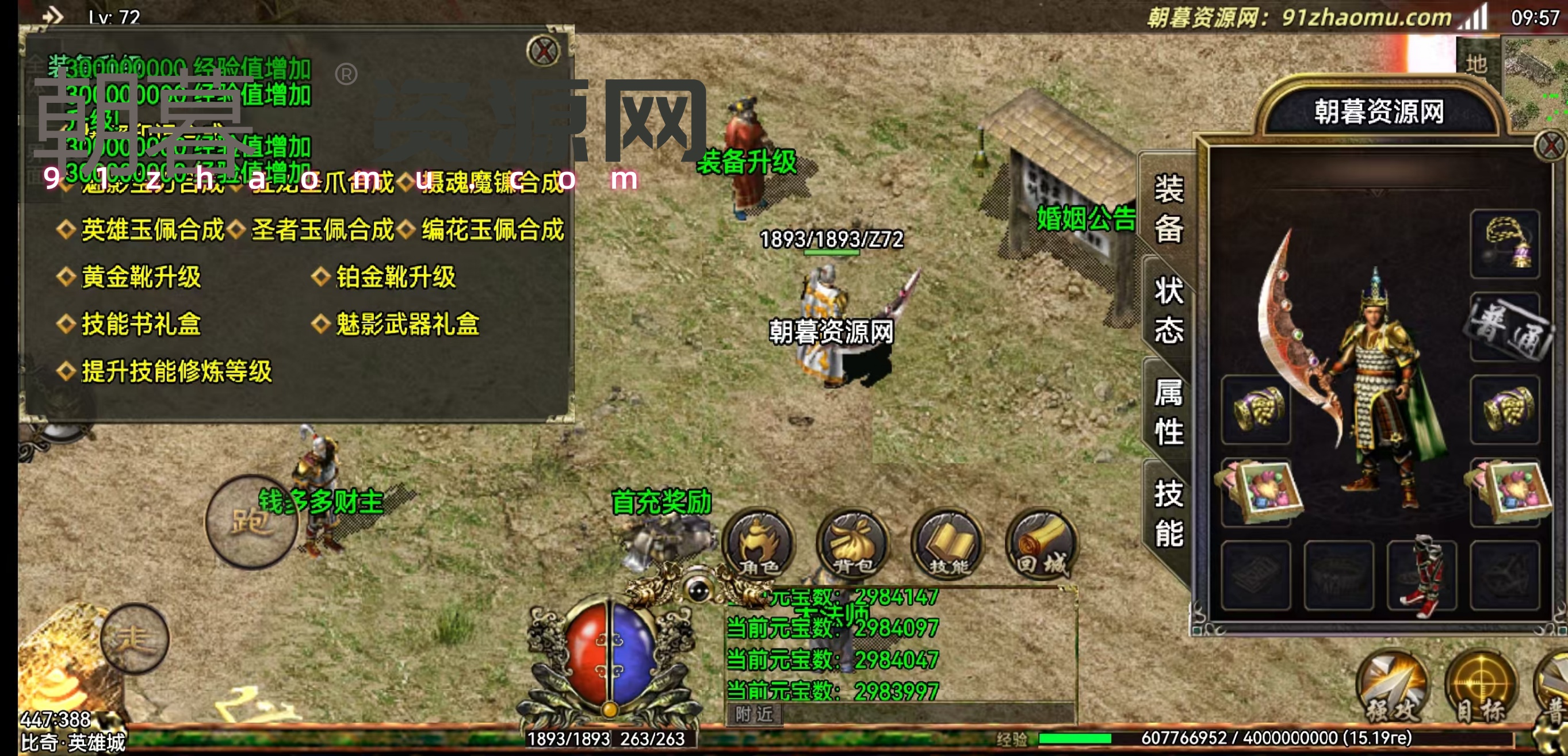Switch to the 属性 tab
This screenshot has width=1568, height=756.
1169,412
